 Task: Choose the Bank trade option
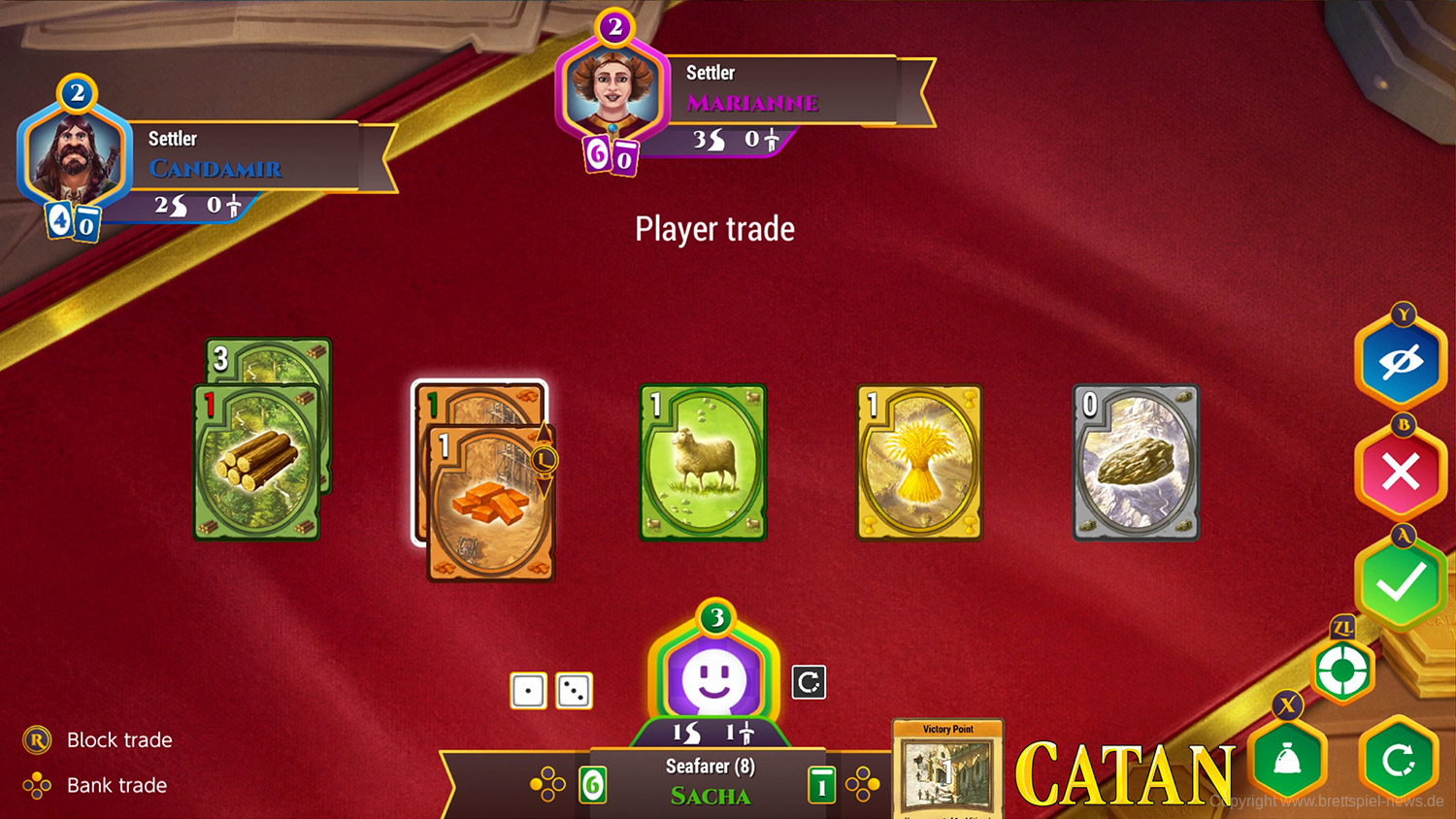pyautogui.click(x=116, y=785)
